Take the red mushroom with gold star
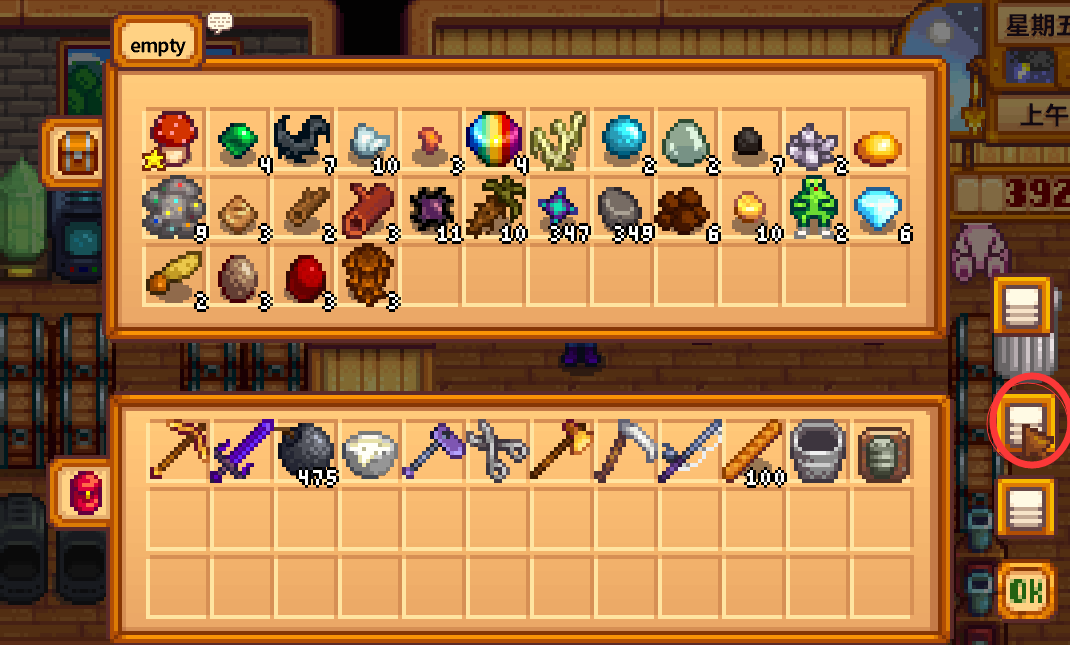 click(174, 139)
